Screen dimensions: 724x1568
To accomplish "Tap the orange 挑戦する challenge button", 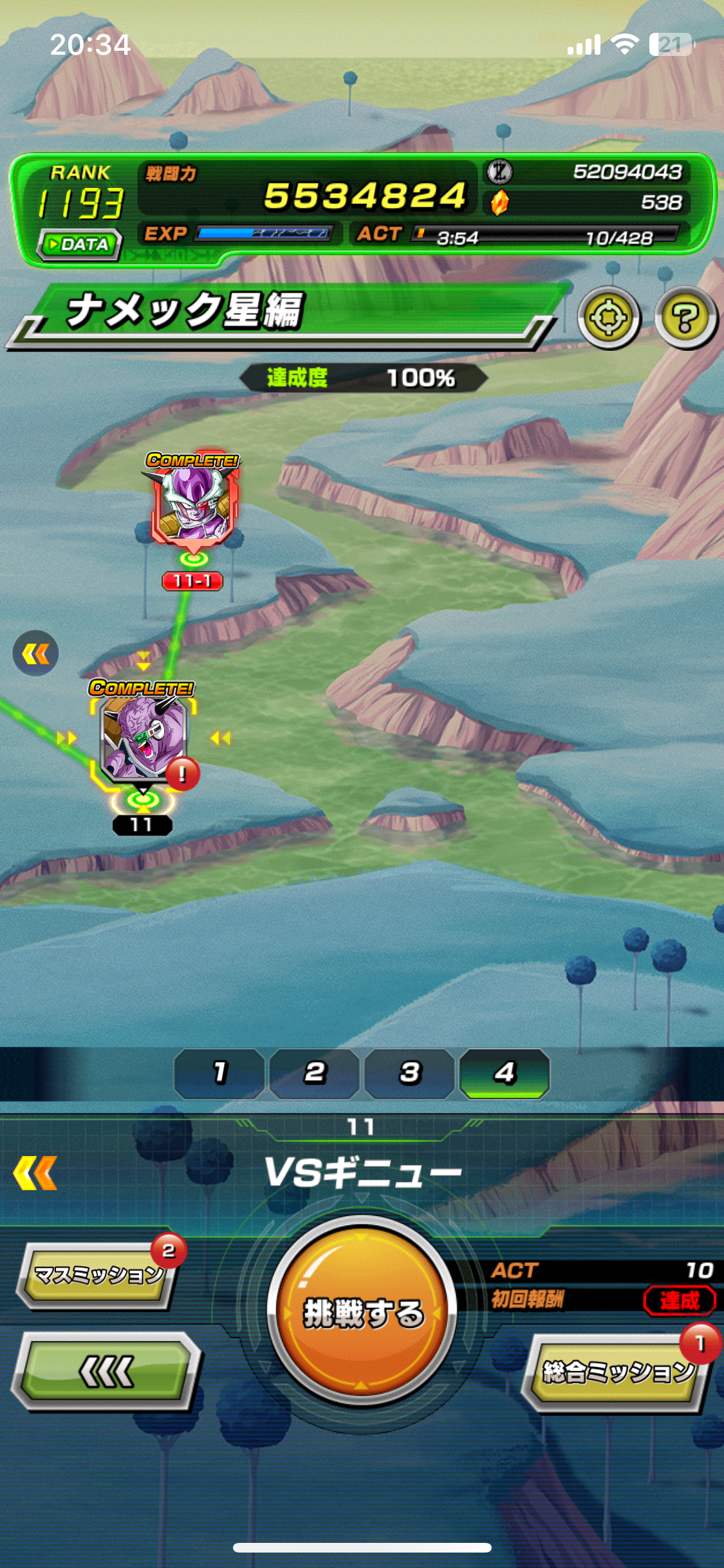I will click(362, 1311).
